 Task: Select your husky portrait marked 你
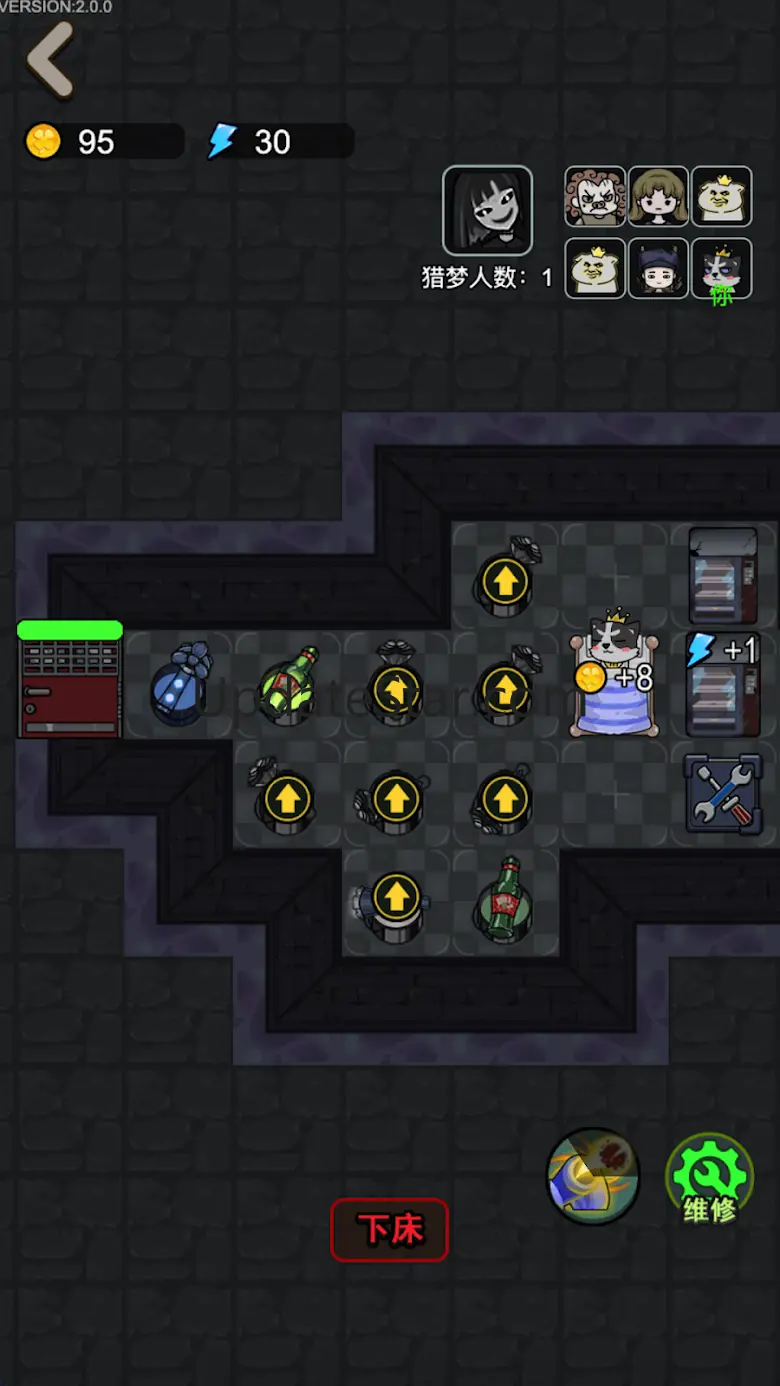[x=721, y=268]
